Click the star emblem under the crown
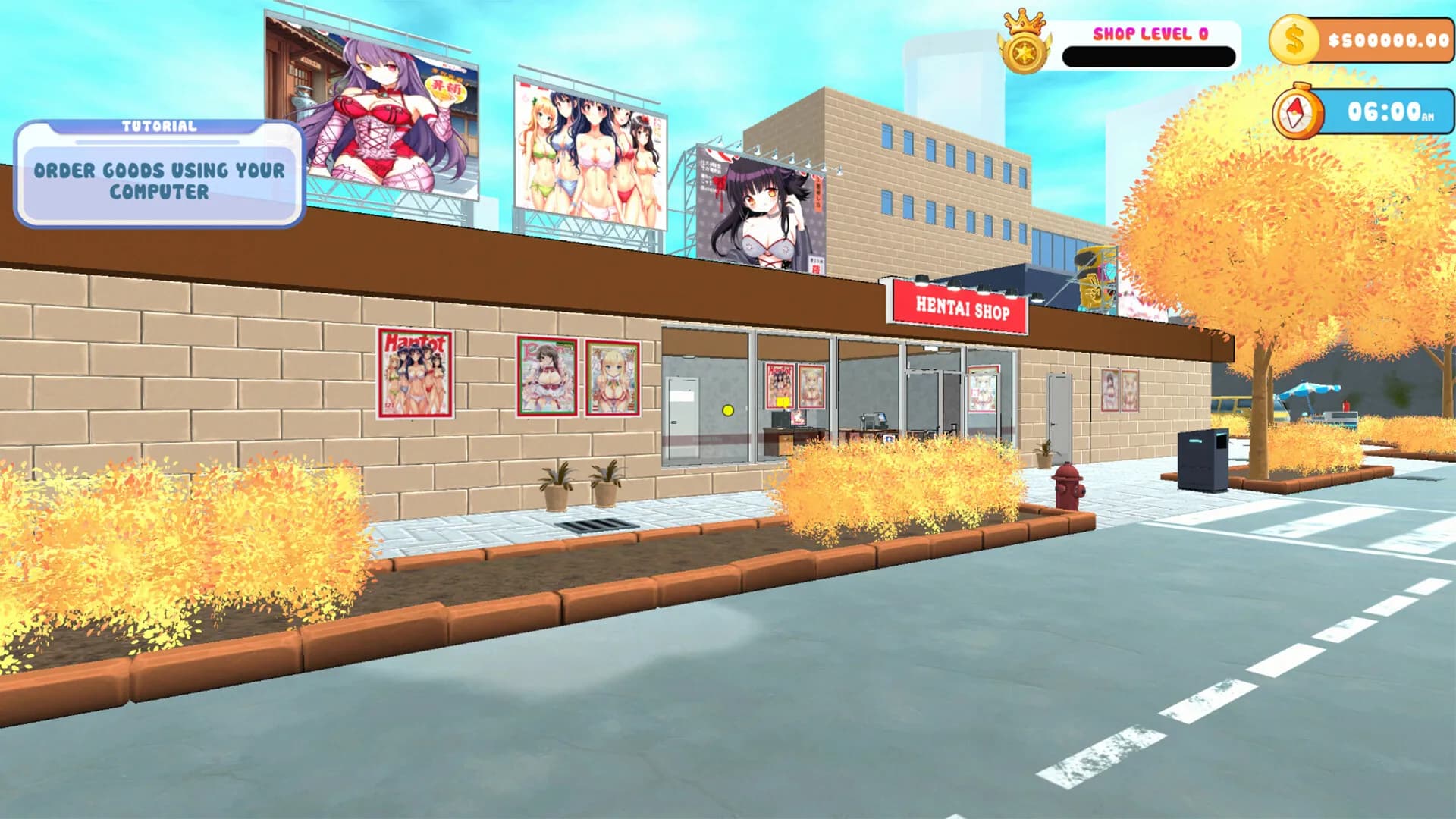1456x819 pixels. click(1025, 52)
